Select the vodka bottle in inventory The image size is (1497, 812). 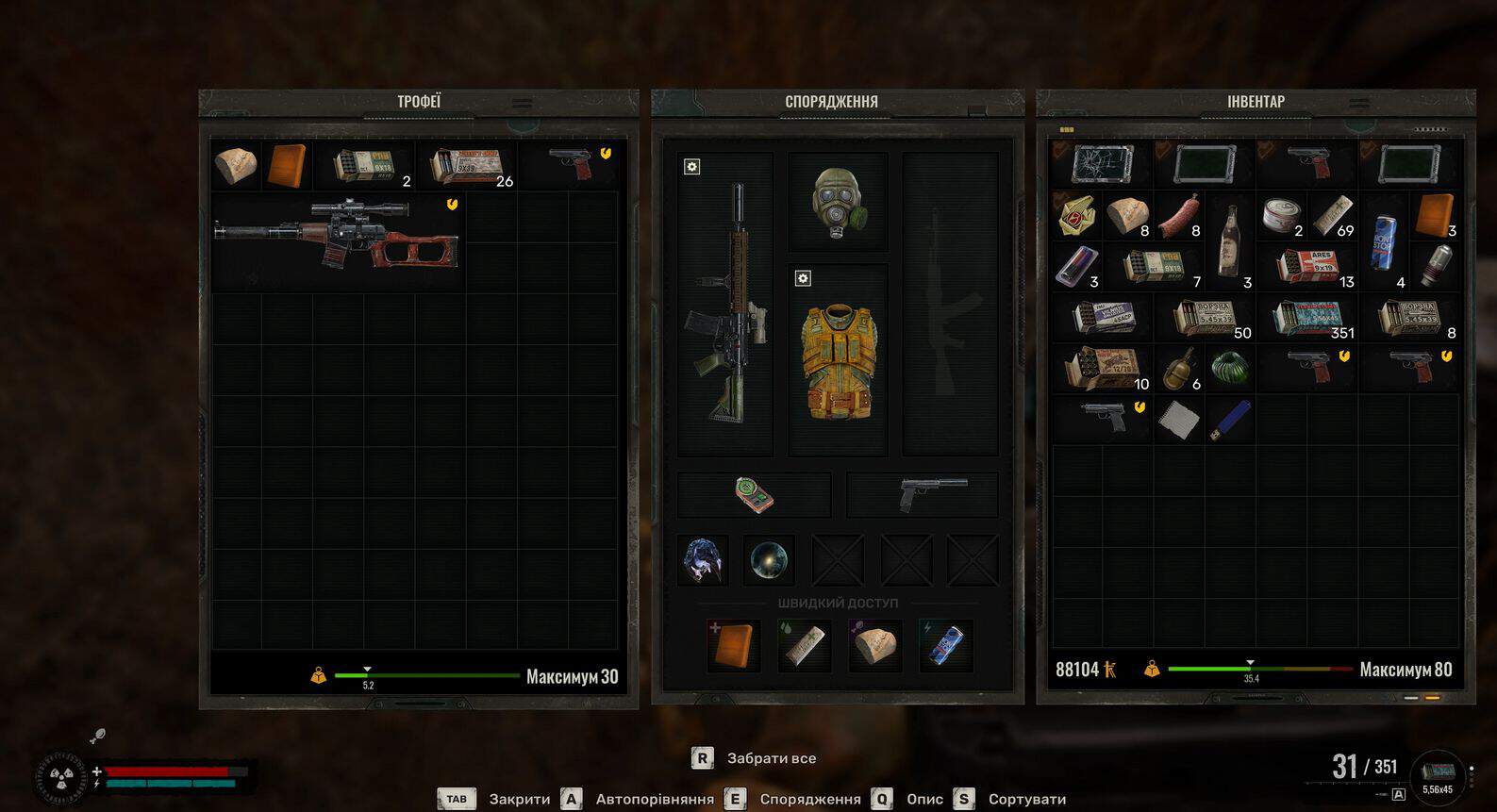(1230, 240)
